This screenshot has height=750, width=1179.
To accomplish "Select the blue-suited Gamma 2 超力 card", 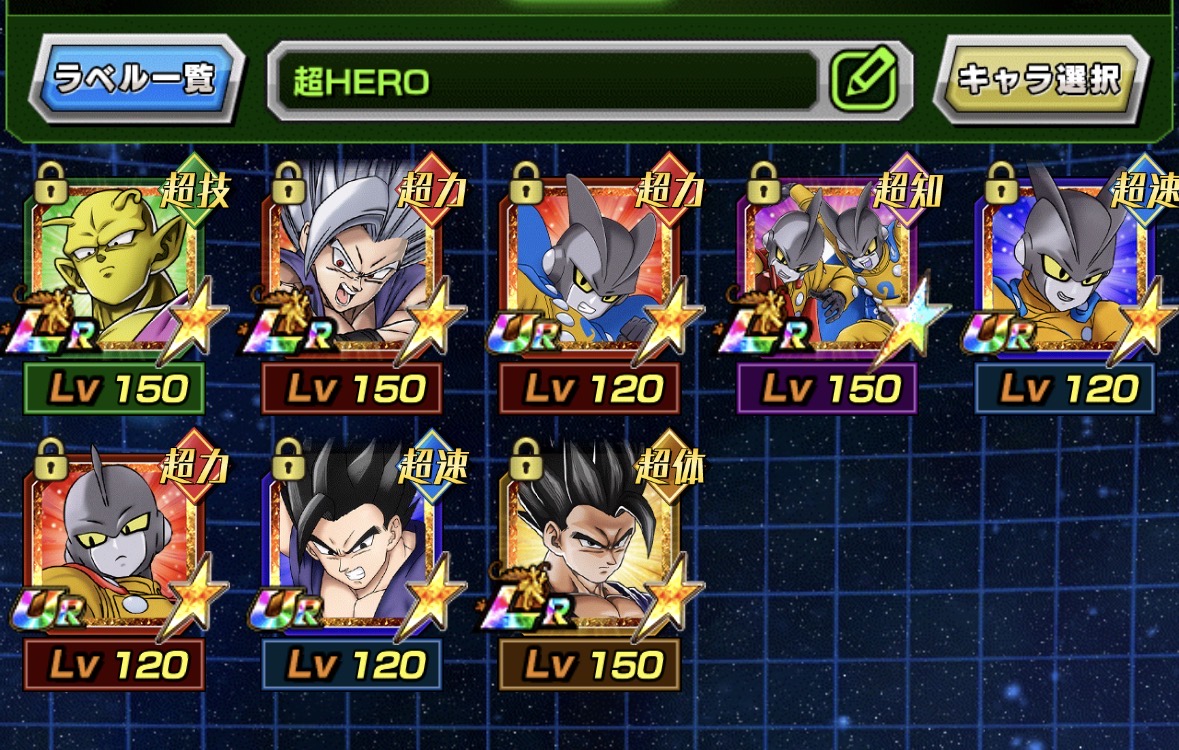I will [x=590, y=270].
